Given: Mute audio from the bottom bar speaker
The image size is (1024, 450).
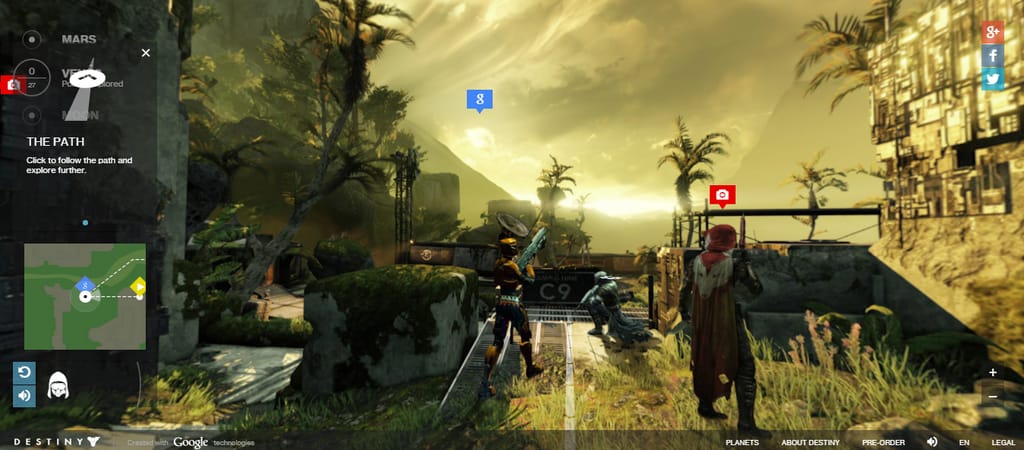Looking at the screenshot, I should pos(932,442).
